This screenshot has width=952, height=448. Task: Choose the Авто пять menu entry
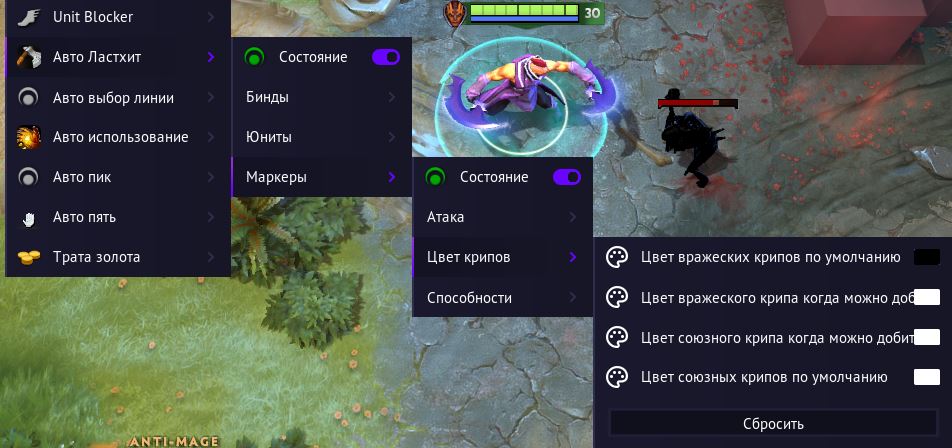[x=115, y=217]
